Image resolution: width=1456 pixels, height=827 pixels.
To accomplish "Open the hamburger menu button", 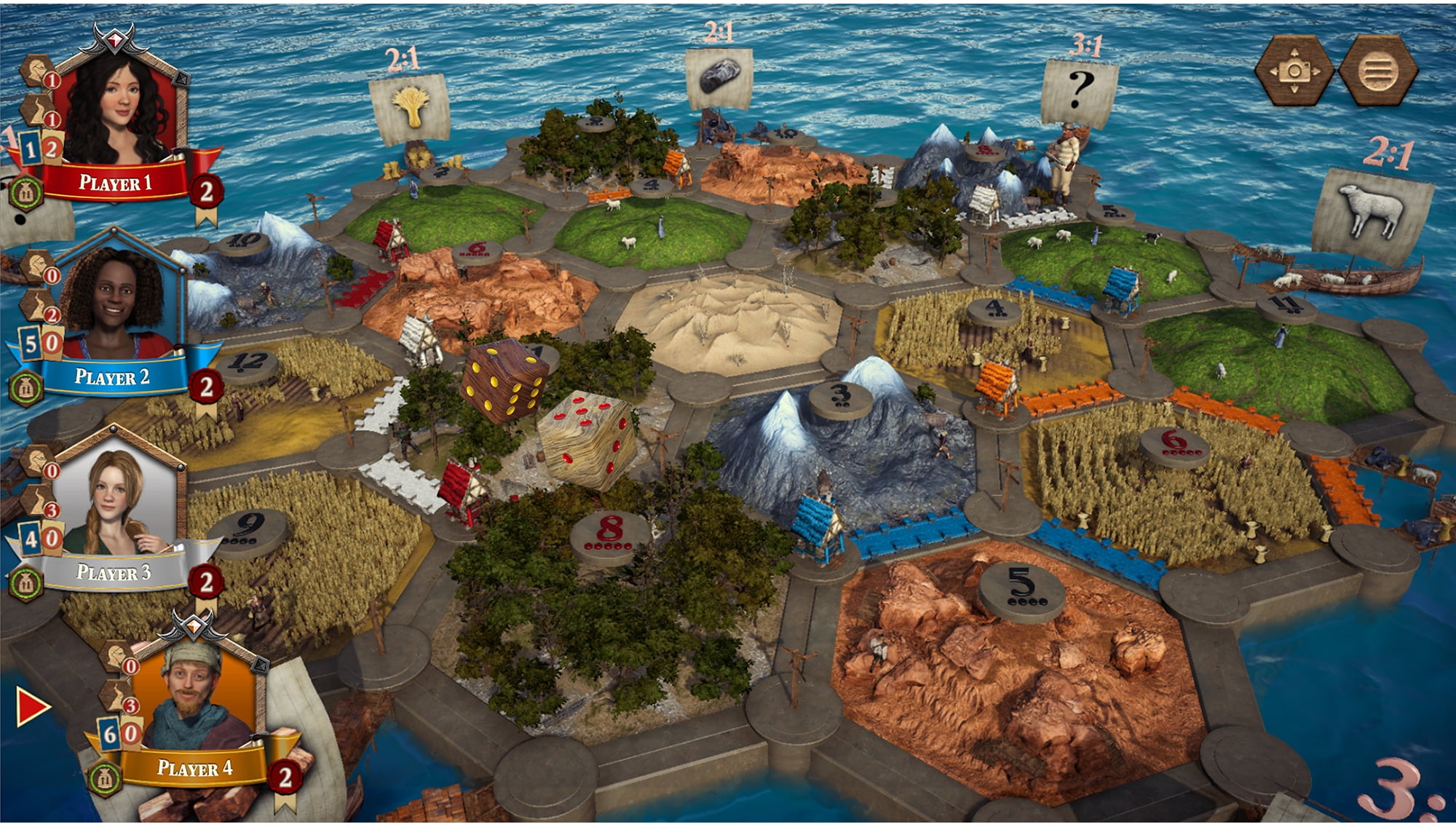I will click(x=1378, y=71).
